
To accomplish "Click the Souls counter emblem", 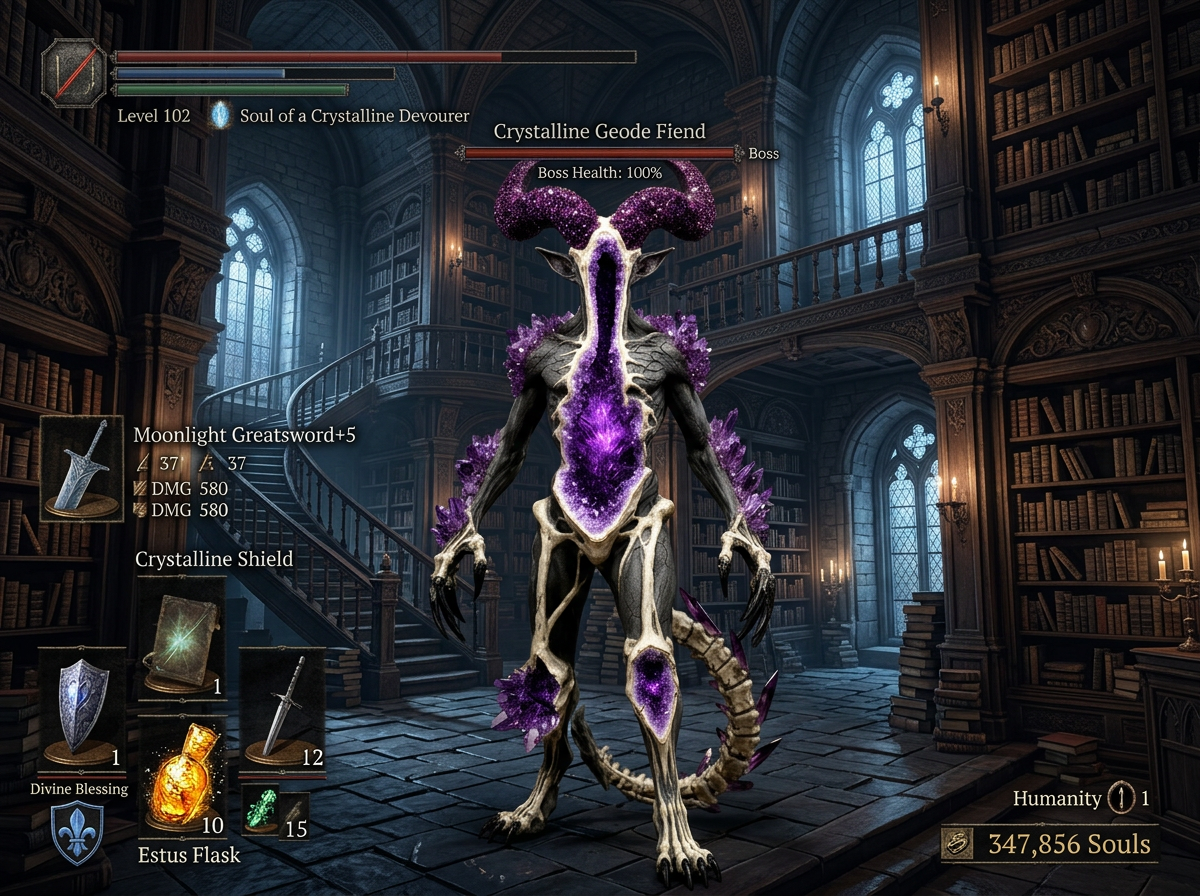I will [x=962, y=844].
